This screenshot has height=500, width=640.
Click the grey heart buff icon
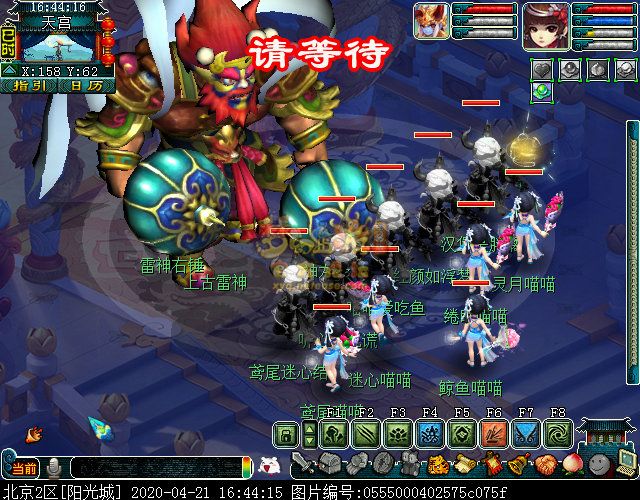[x=541, y=70]
